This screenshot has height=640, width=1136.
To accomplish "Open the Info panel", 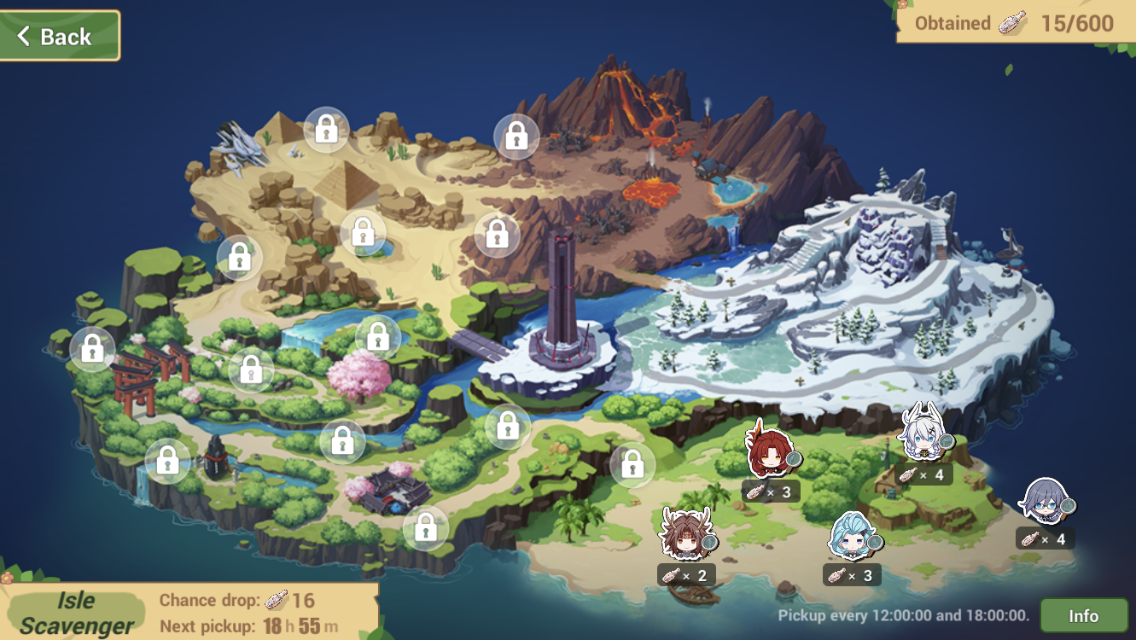I will (x=1083, y=615).
